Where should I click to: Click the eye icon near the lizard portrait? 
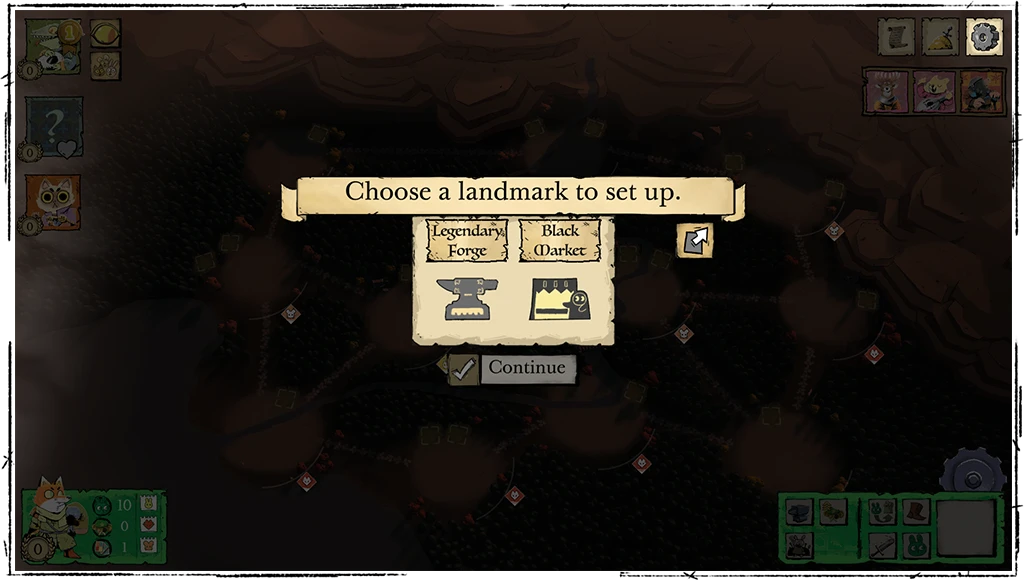pos(105,33)
